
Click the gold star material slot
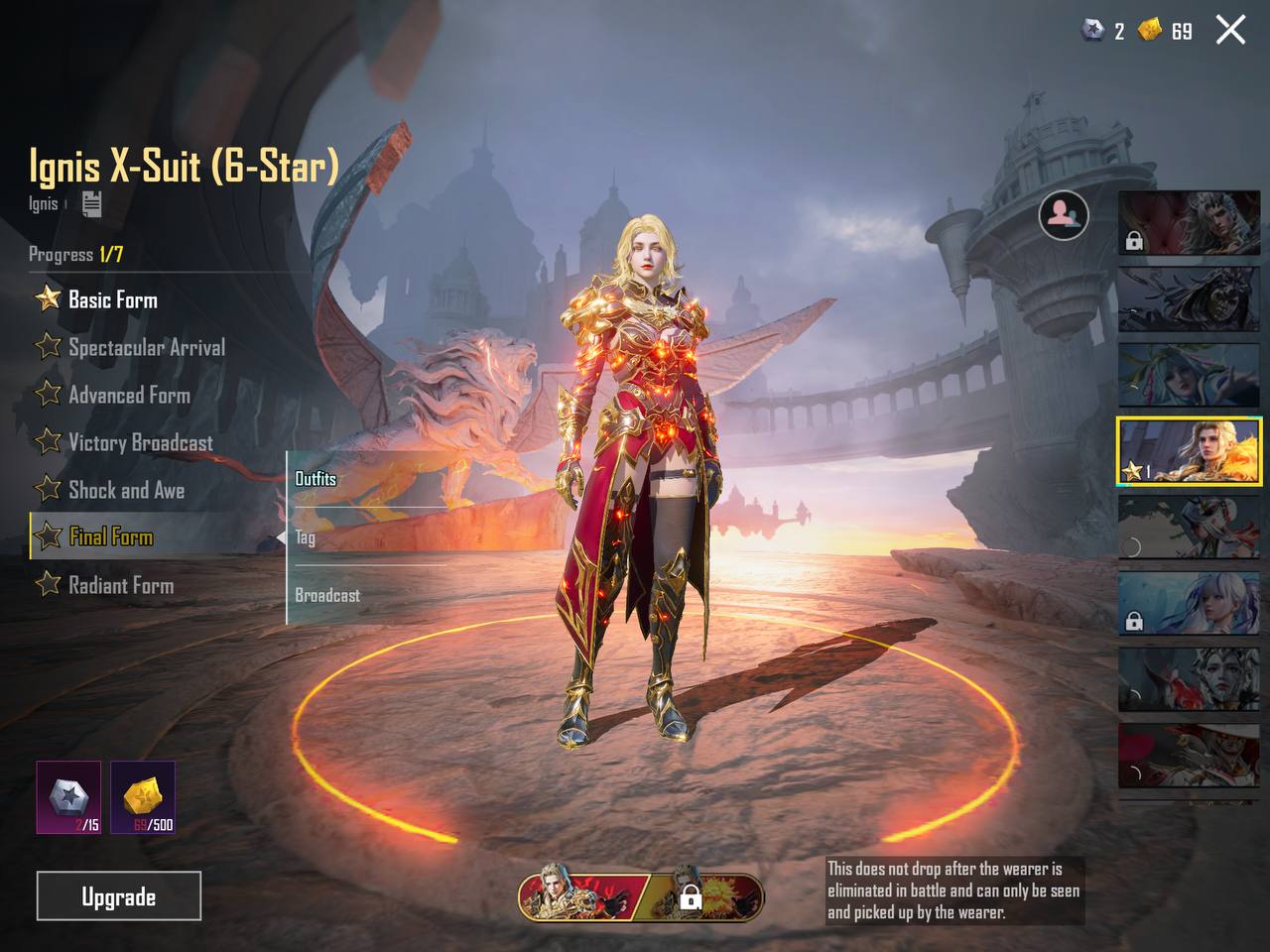tap(143, 797)
